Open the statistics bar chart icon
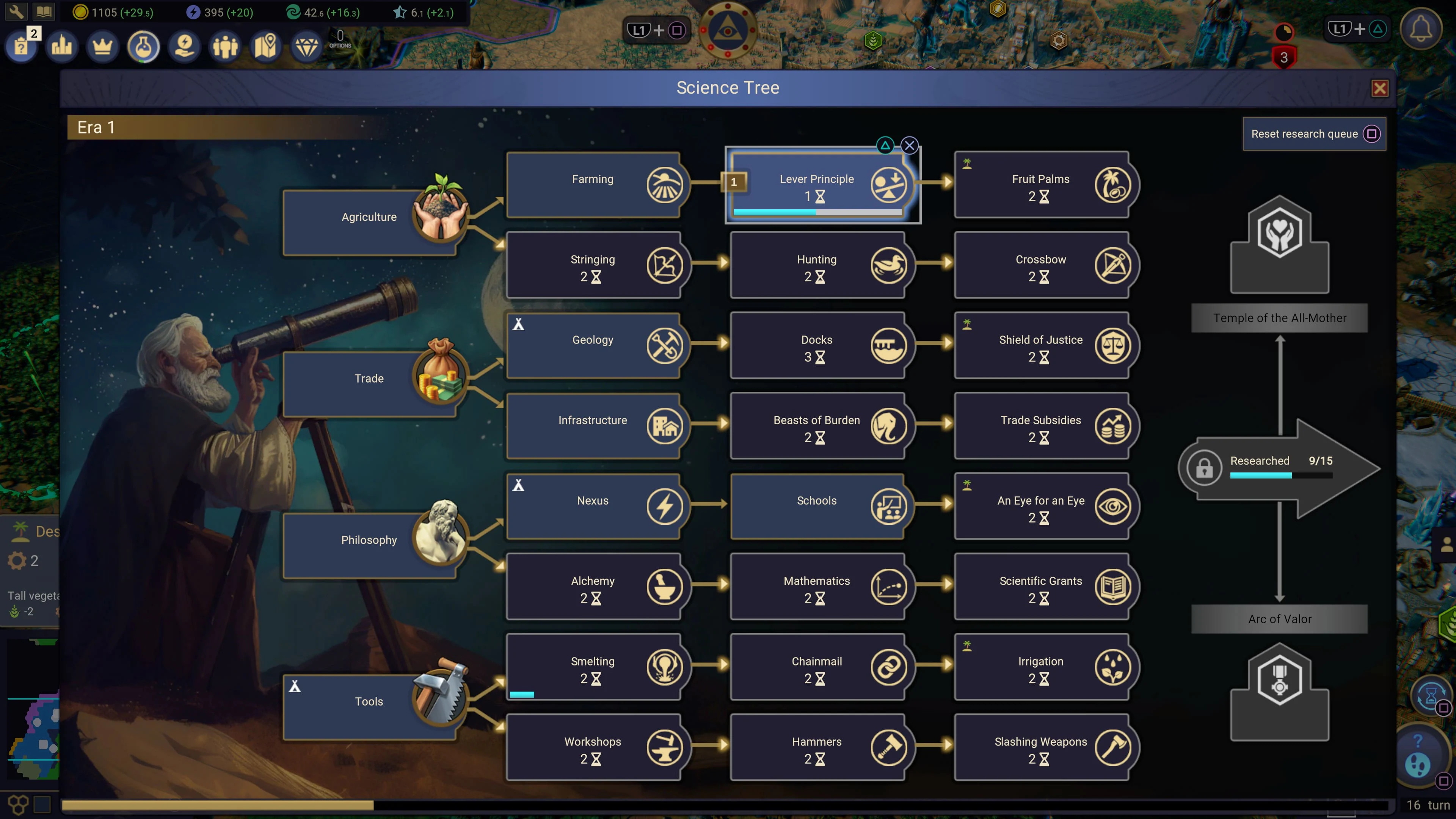This screenshot has width=1456, height=819. 61,46
